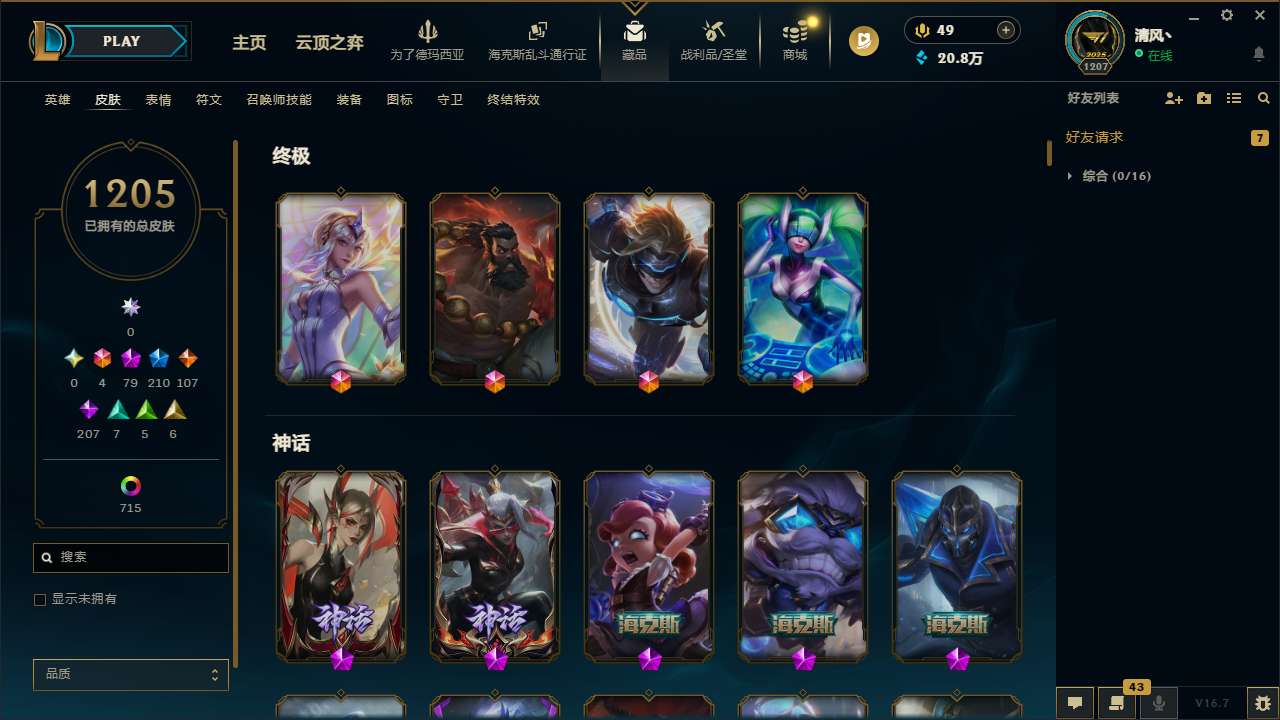Create a friend group with the folder icon
This screenshot has width=1280, height=720.
pos(1203,98)
